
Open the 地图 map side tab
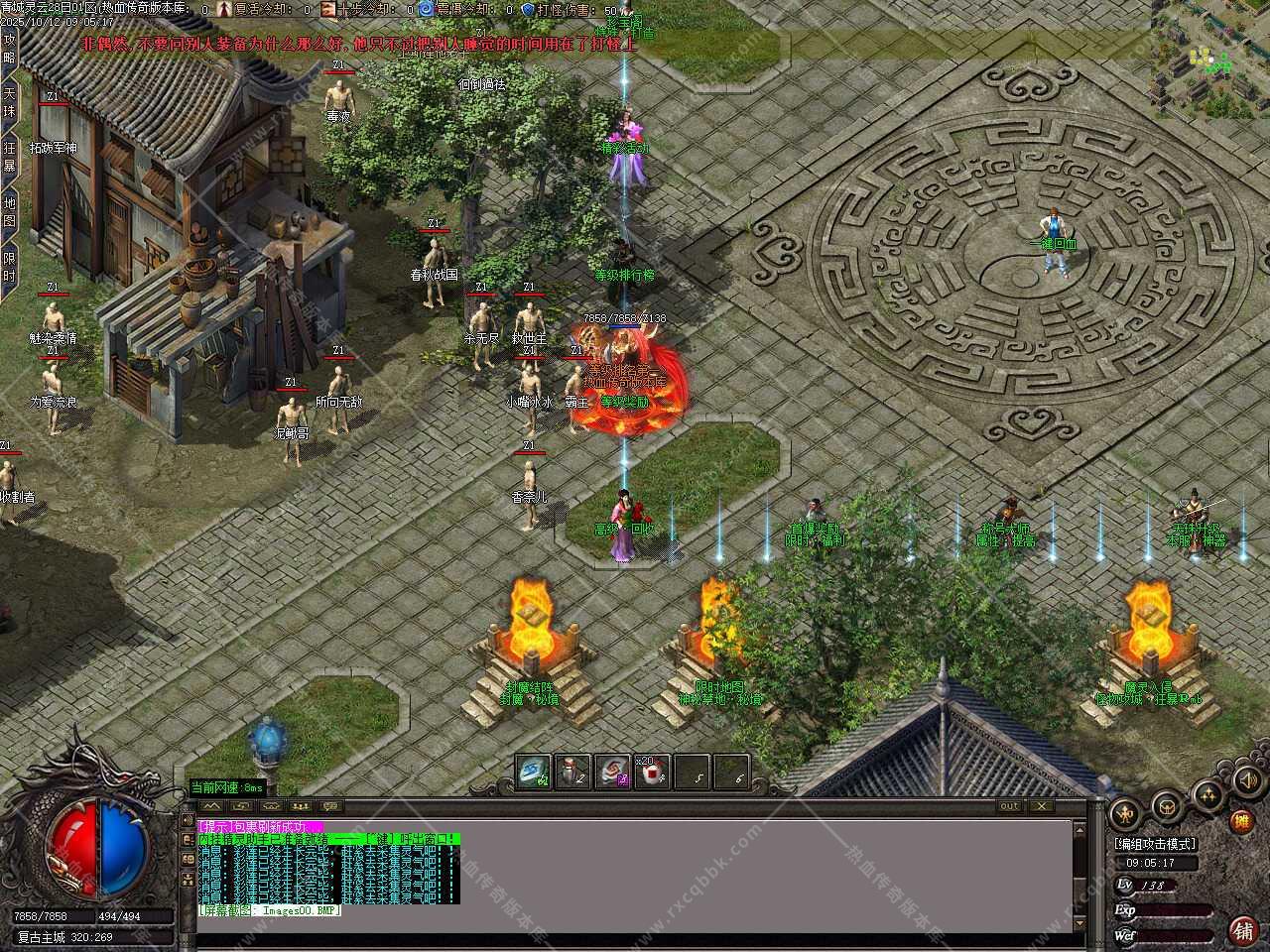click(x=10, y=211)
